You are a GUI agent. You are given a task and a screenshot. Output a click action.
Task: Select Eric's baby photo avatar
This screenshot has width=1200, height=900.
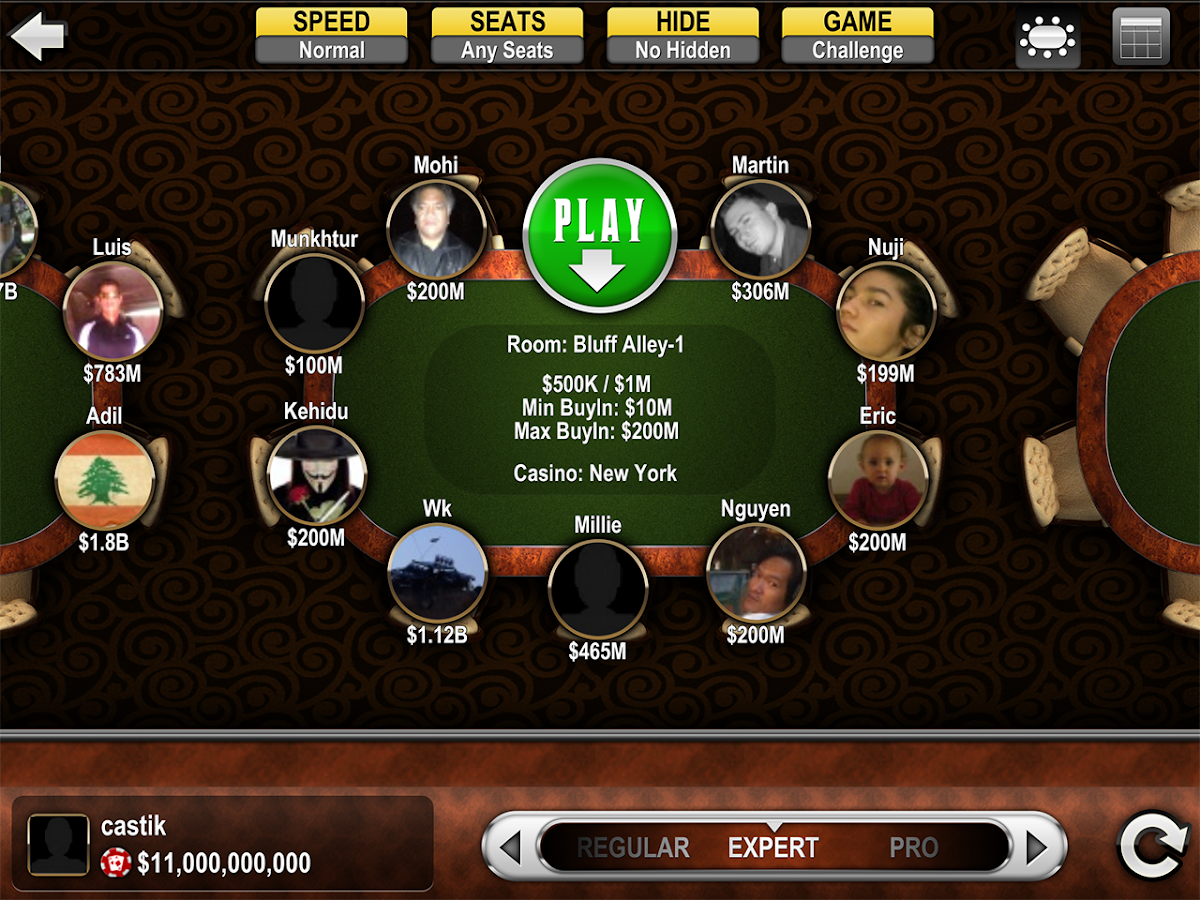click(x=878, y=480)
